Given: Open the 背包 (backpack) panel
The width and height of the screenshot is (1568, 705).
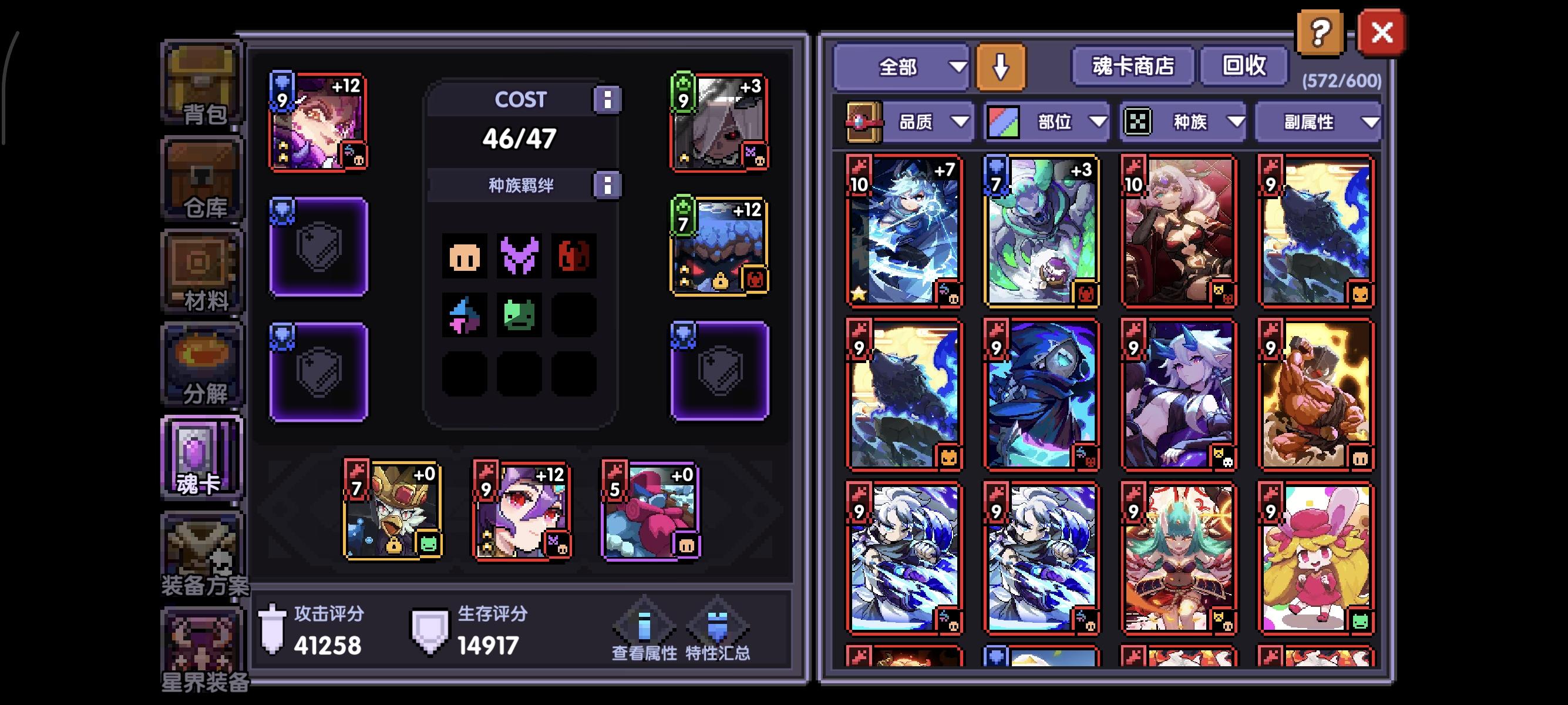Looking at the screenshot, I should click(203, 85).
